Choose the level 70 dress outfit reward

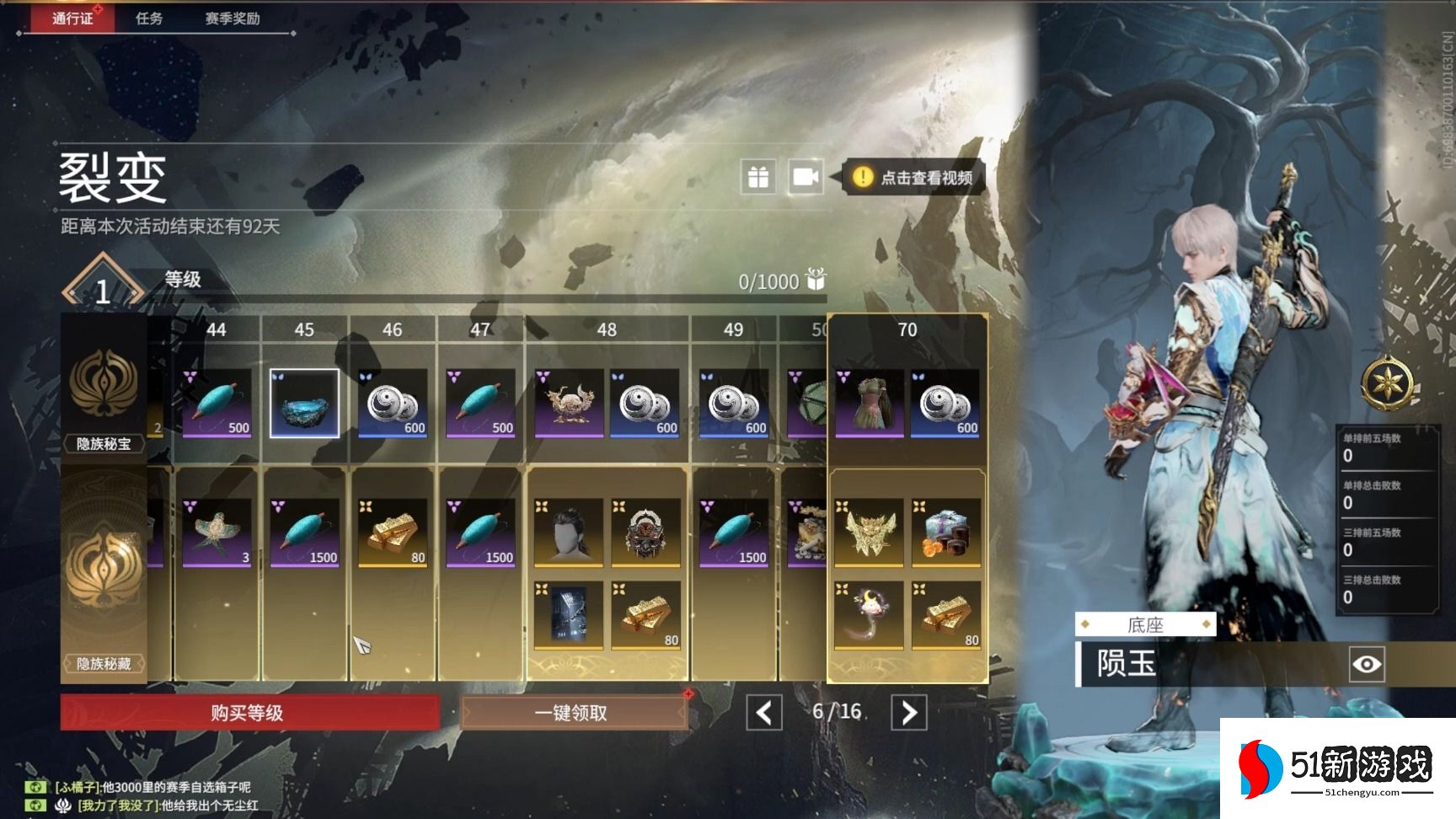[x=870, y=403]
